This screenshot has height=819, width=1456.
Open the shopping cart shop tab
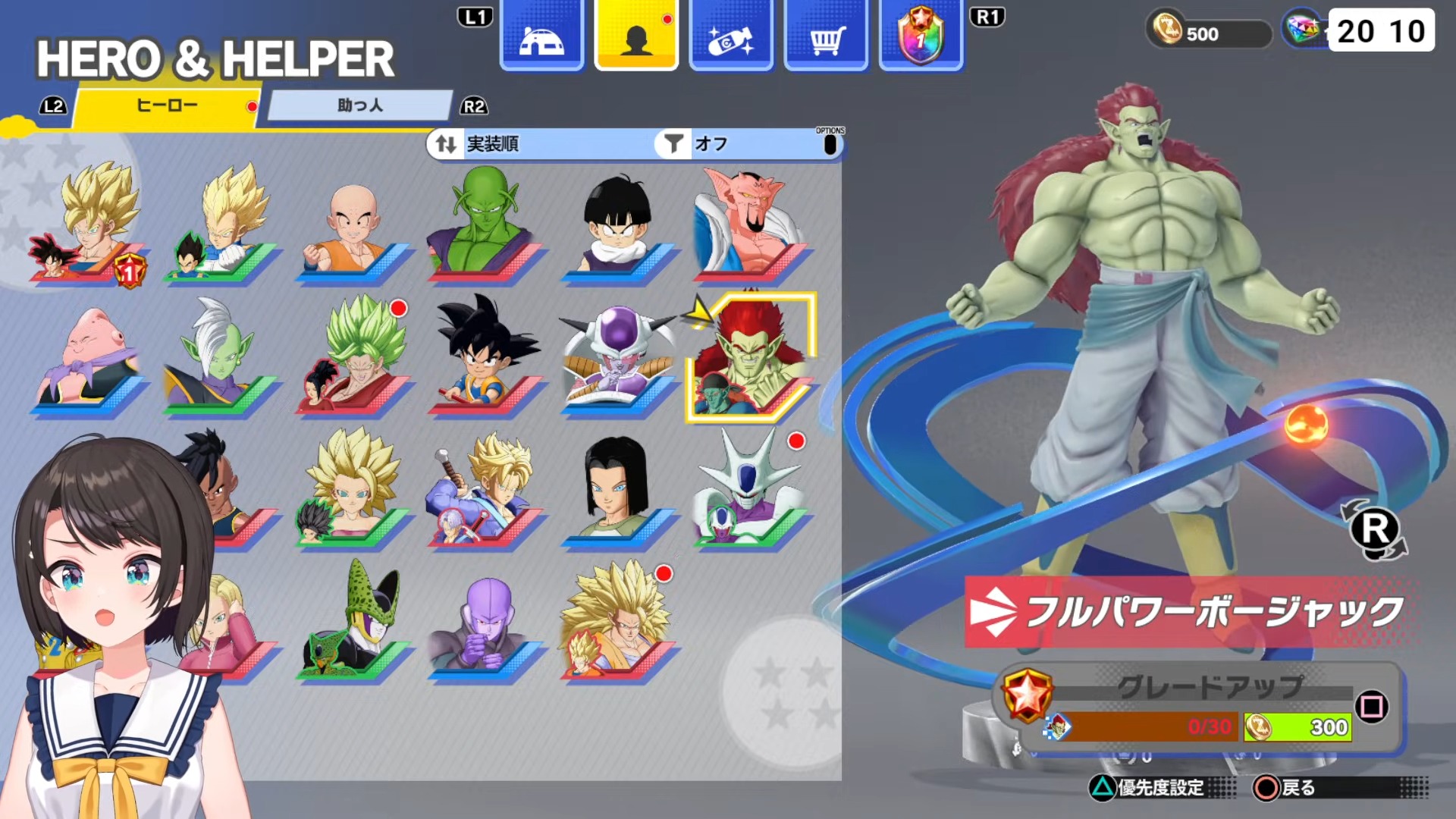click(826, 38)
